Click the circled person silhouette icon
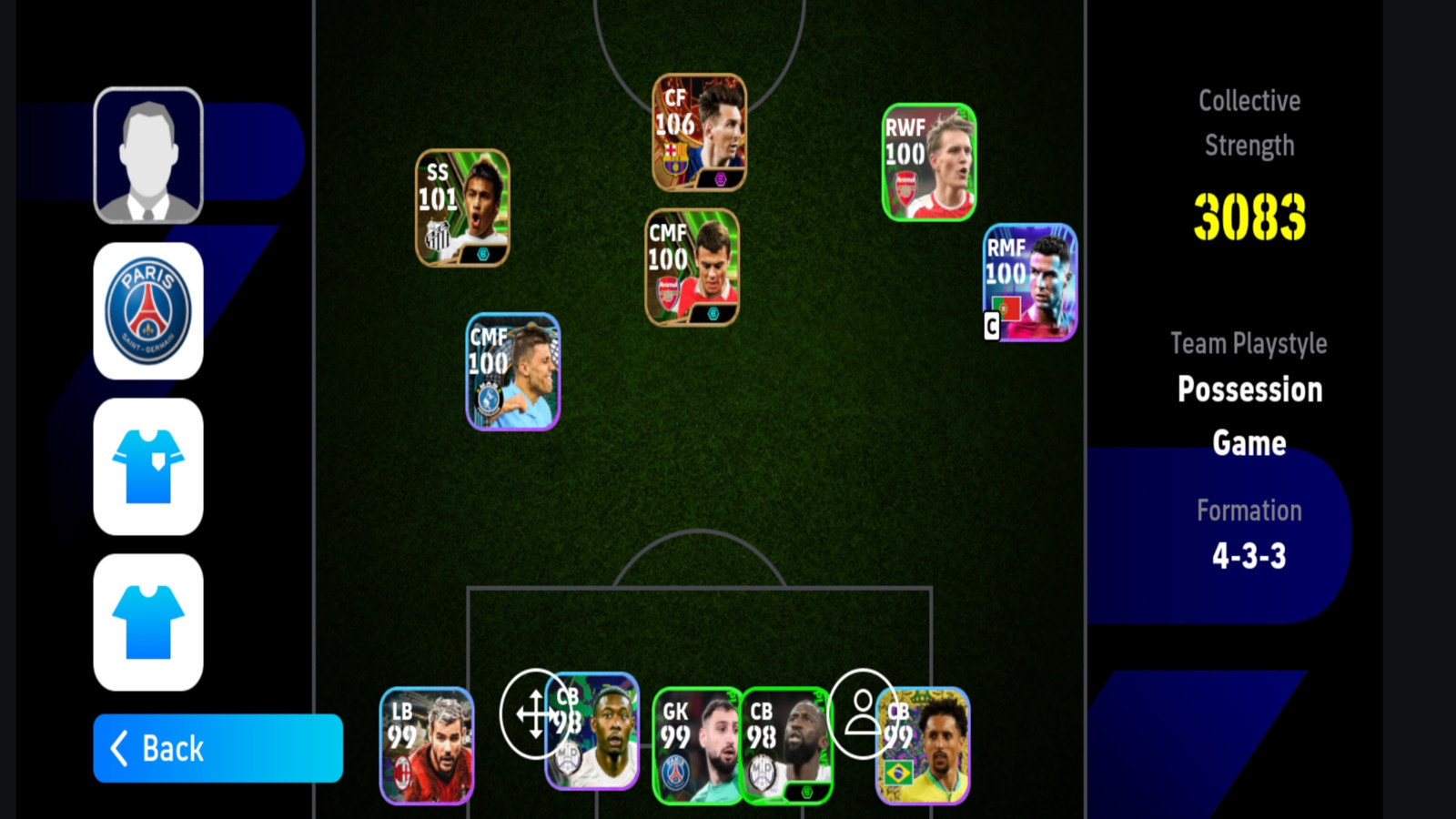Viewport: 1456px width, 819px height. click(x=861, y=712)
